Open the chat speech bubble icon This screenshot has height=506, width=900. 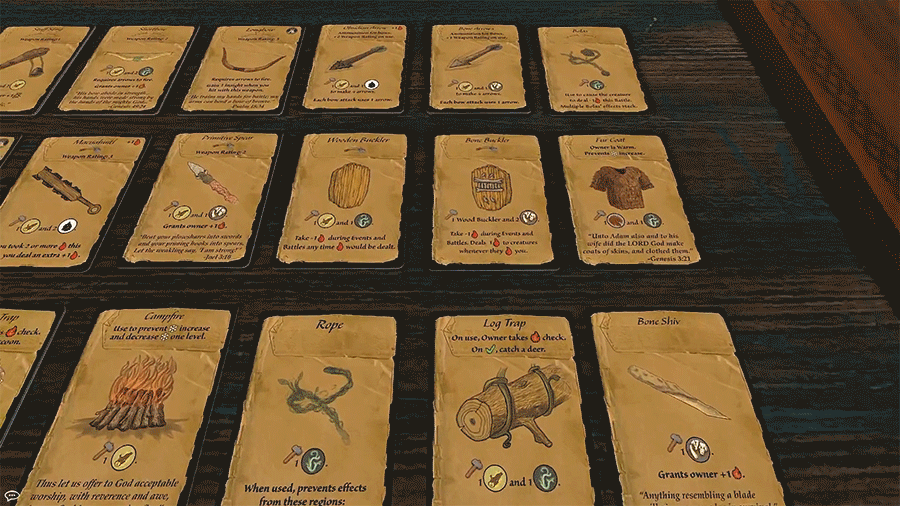pos(11,495)
